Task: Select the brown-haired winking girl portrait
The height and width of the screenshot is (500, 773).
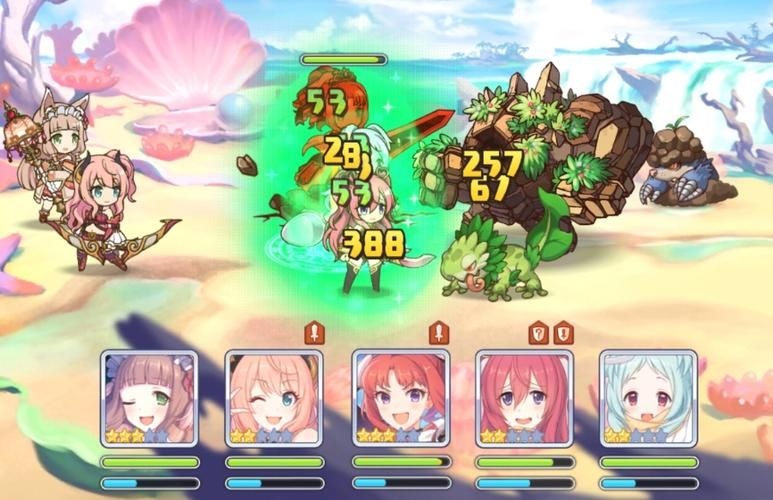Action: (x=149, y=398)
